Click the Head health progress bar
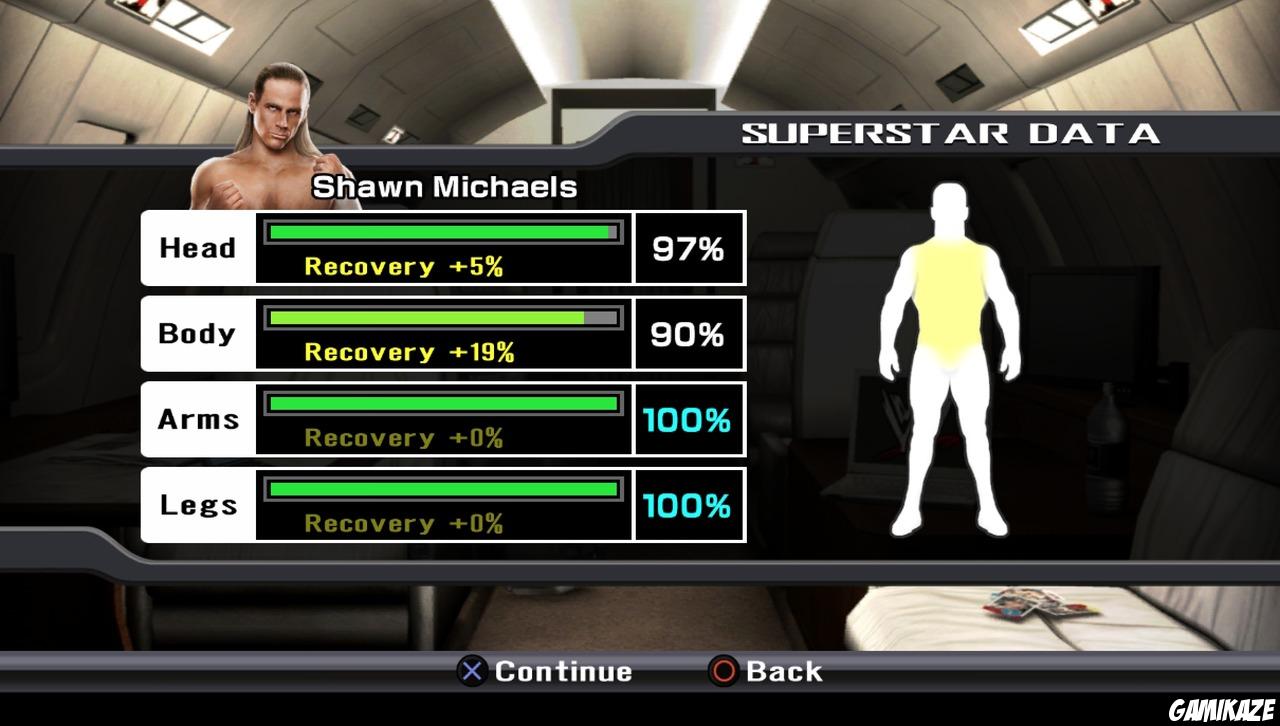 (x=440, y=231)
